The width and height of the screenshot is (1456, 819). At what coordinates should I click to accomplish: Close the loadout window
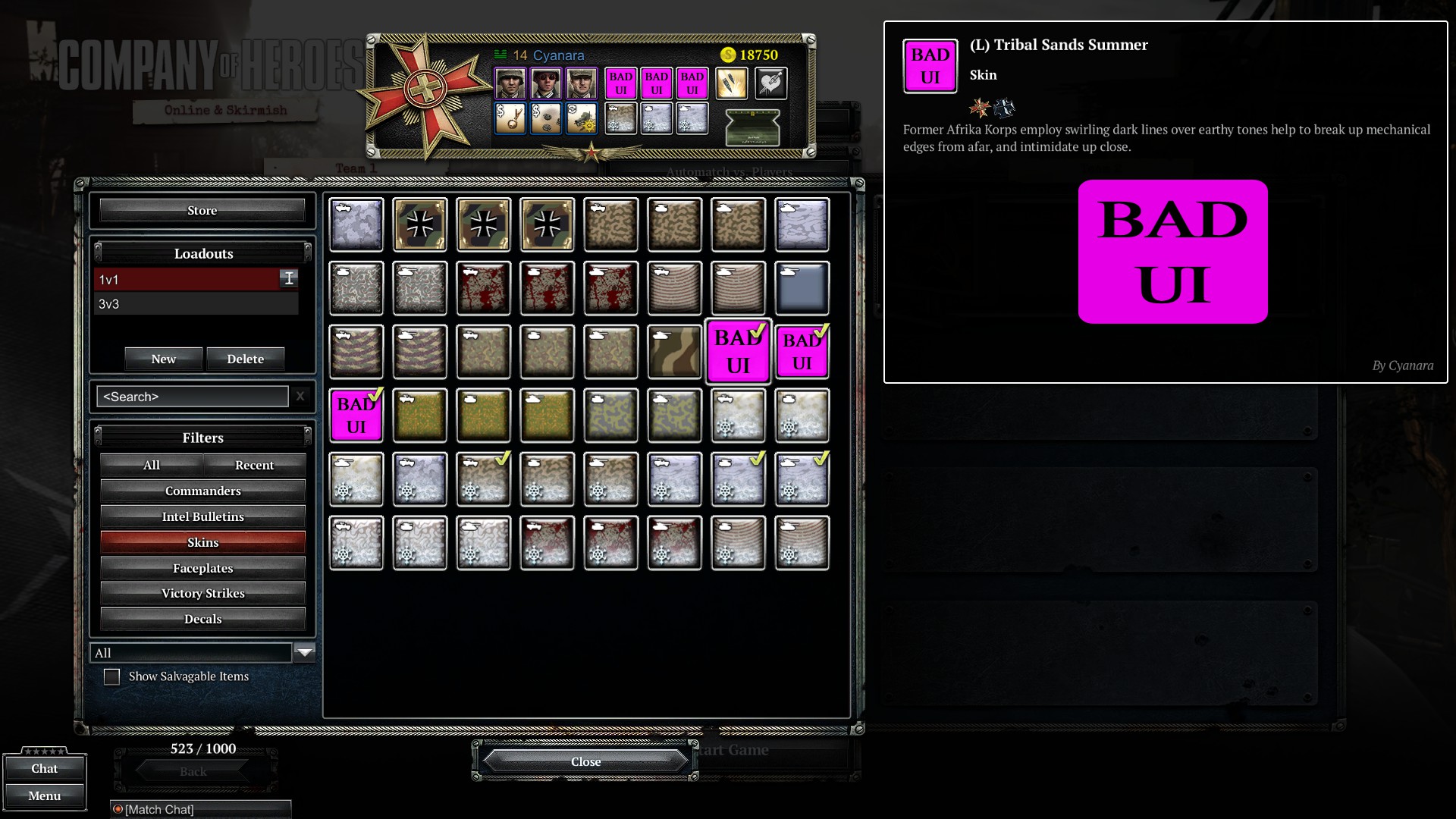pos(585,761)
